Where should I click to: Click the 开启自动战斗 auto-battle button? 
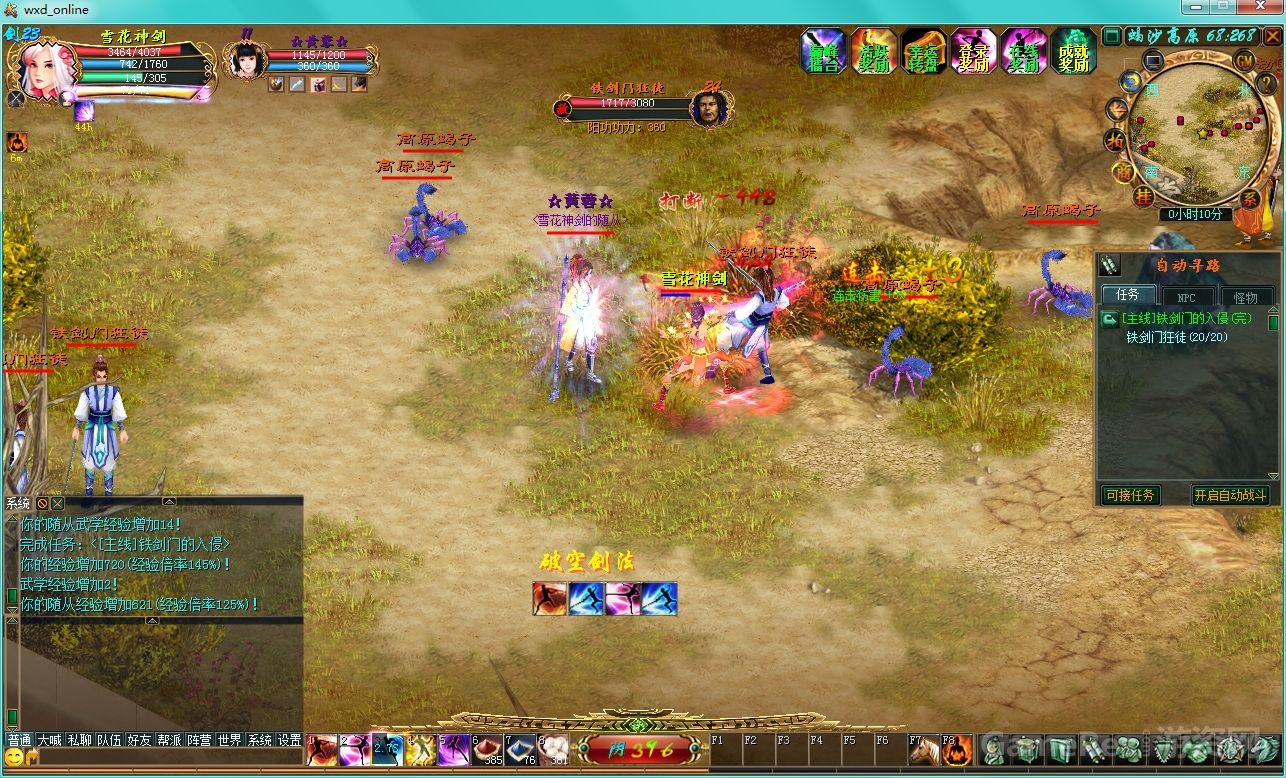coord(1230,495)
